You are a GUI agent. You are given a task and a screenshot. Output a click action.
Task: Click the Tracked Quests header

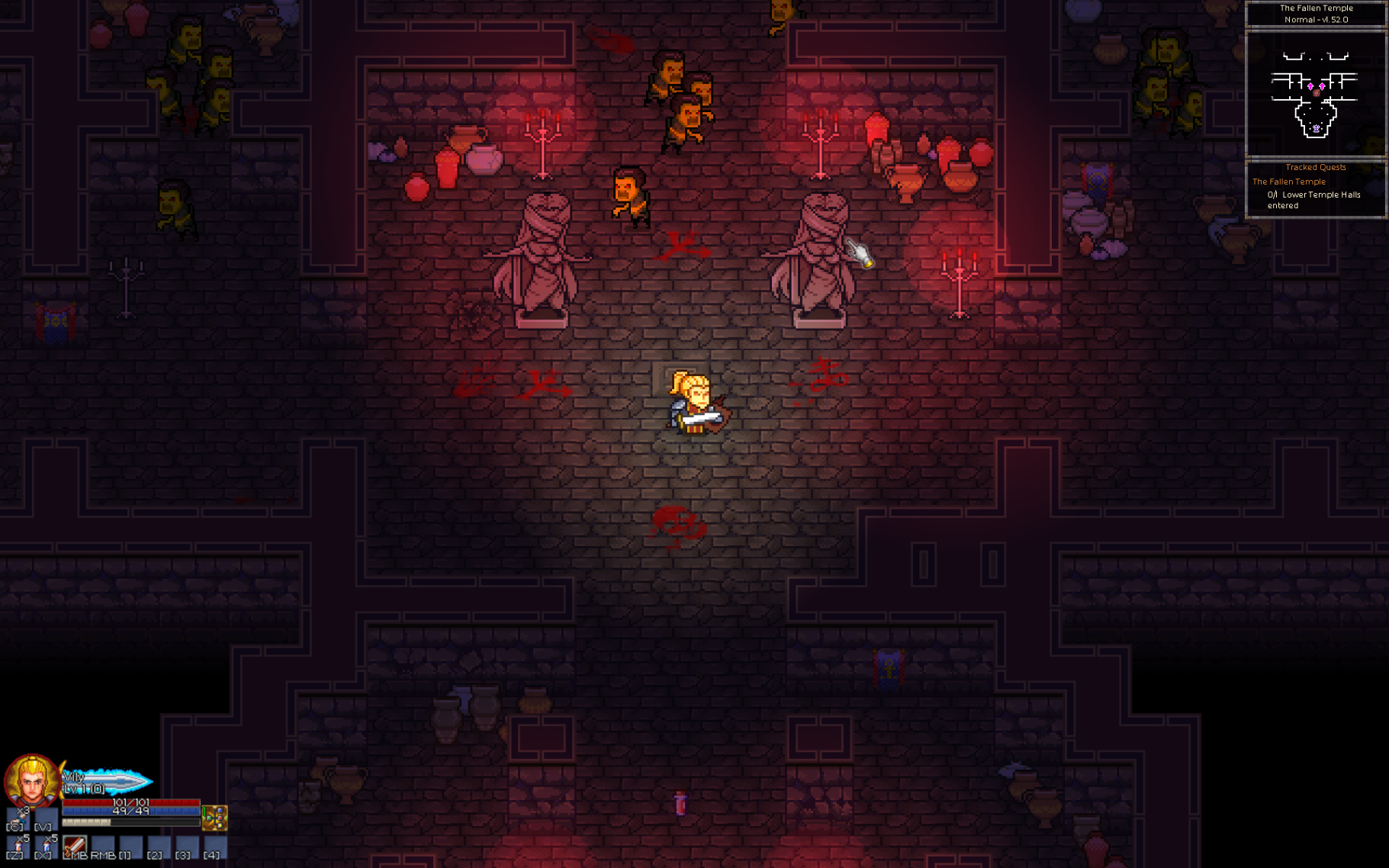(x=1315, y=167)
